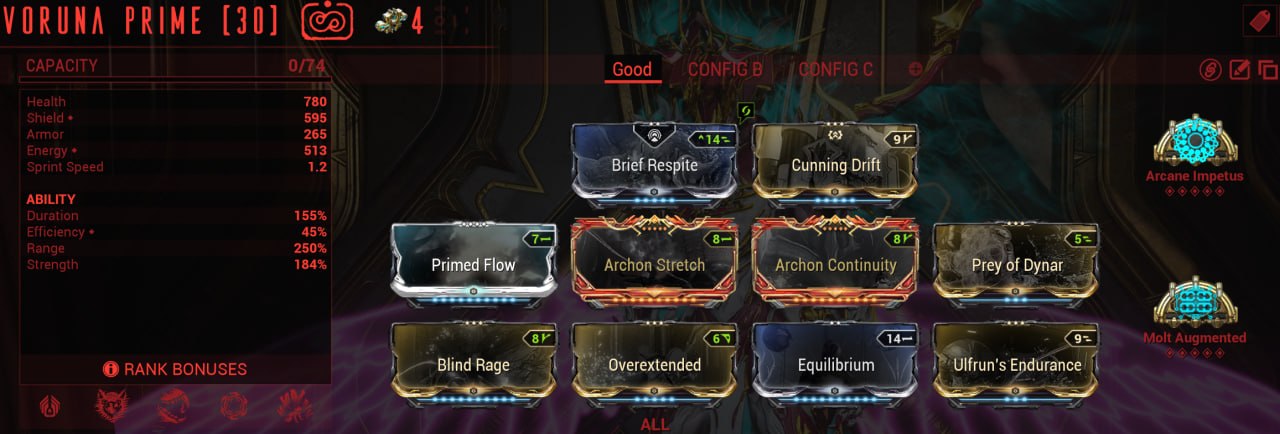The width and height of the screenshot is (1280, 434).
Task: Click the Blind Rage mod card
Action: pos(473,365)
